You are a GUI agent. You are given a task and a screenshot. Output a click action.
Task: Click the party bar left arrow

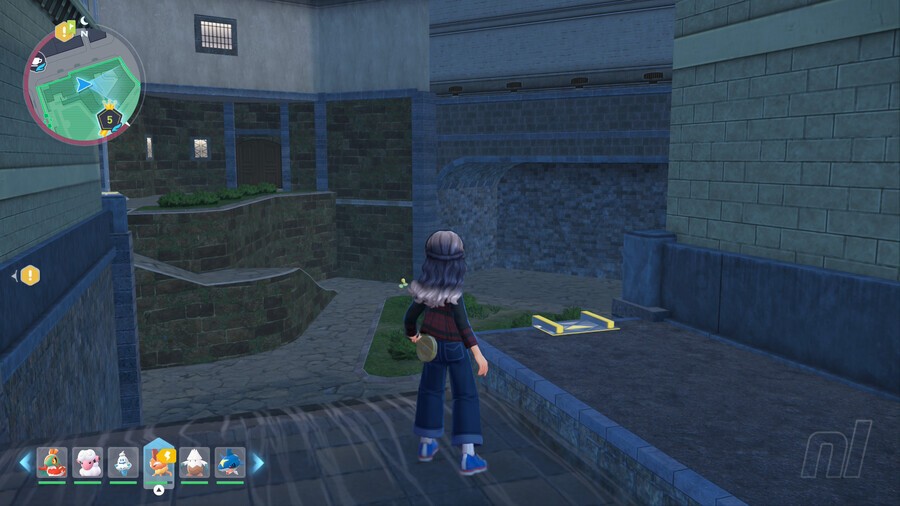click(x=25, y=463)
